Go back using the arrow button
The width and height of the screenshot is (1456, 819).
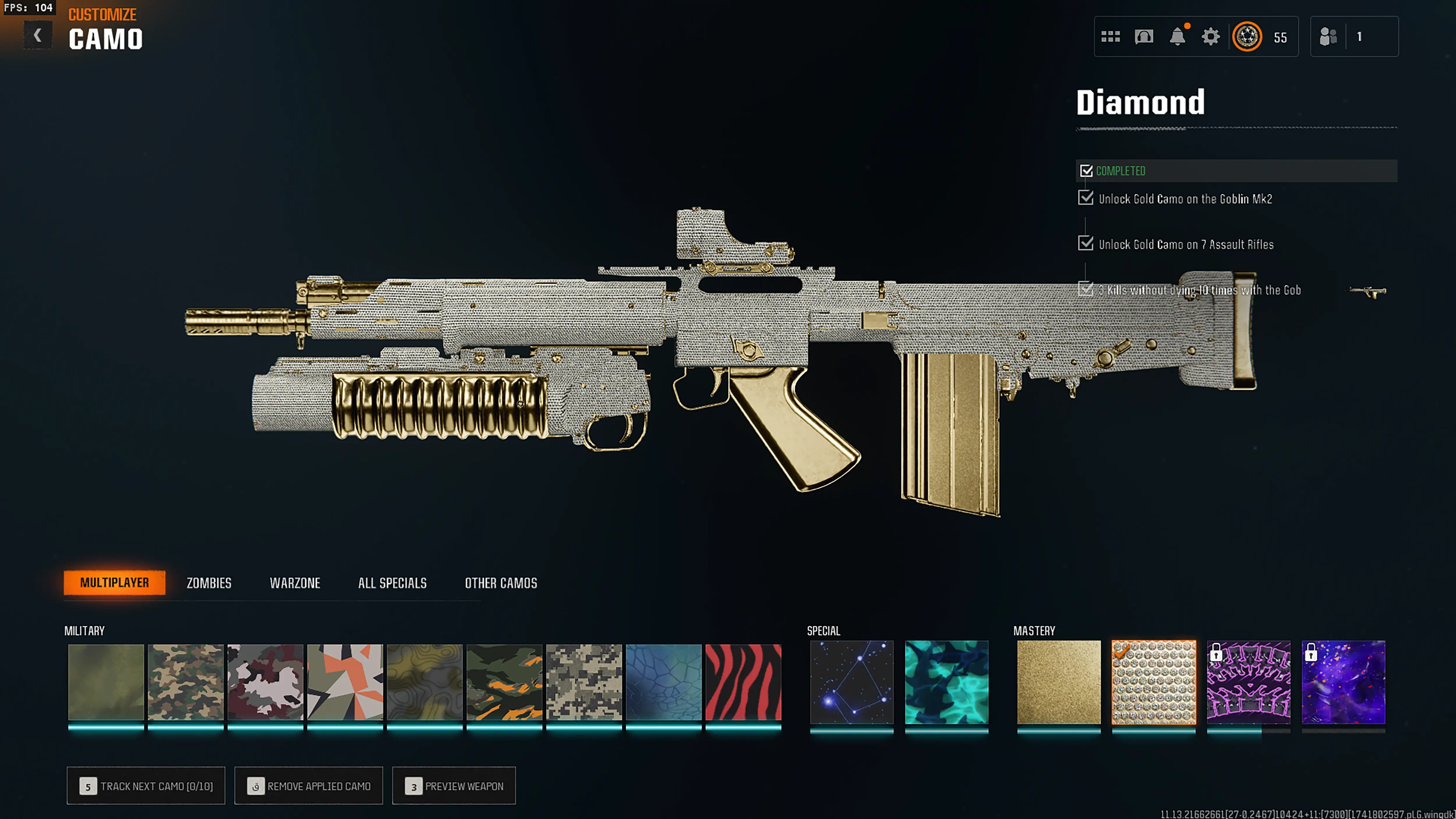37,36
